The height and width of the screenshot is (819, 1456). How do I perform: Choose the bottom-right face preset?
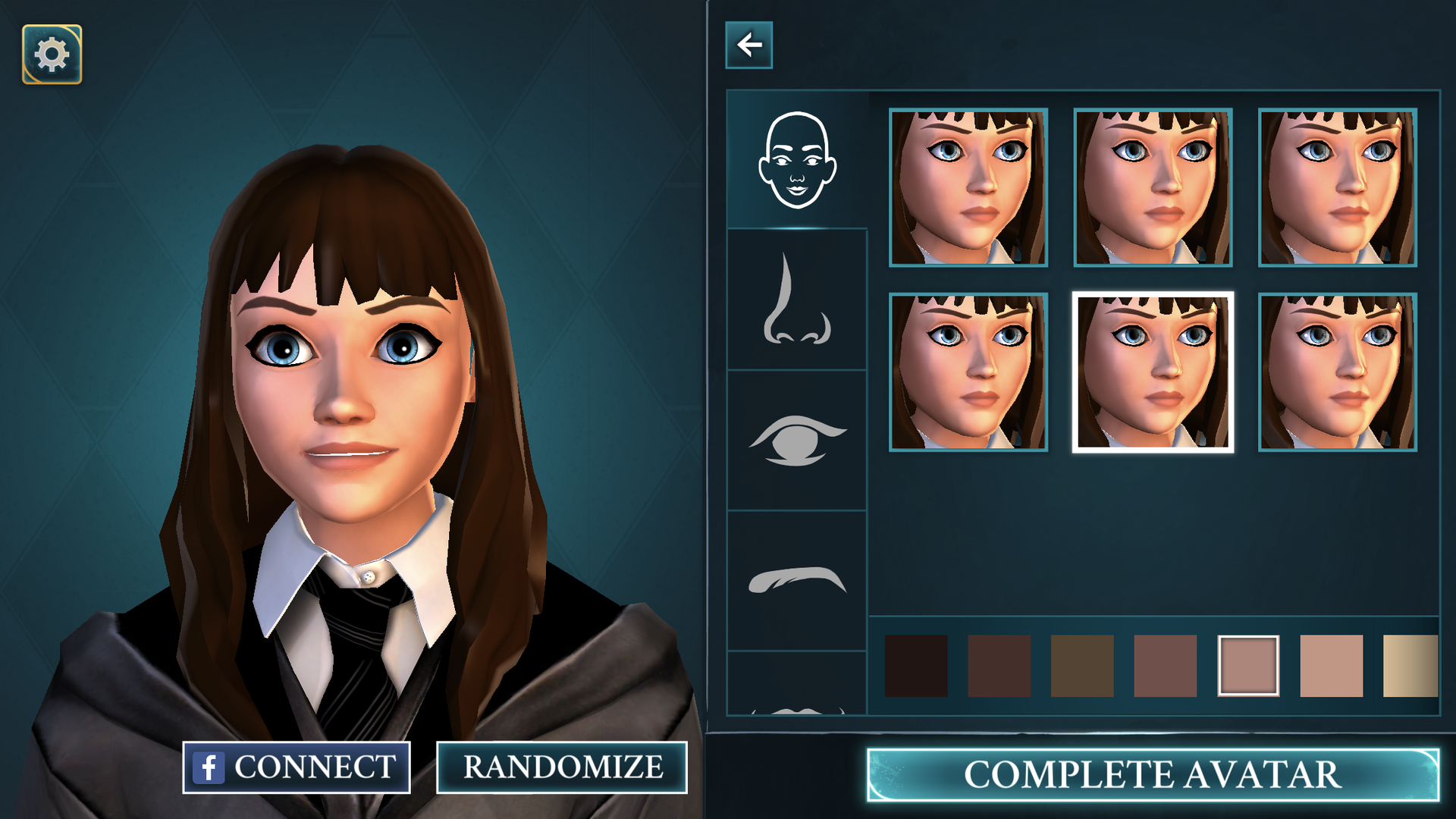pyautogui.click(x=1338, y=372)
